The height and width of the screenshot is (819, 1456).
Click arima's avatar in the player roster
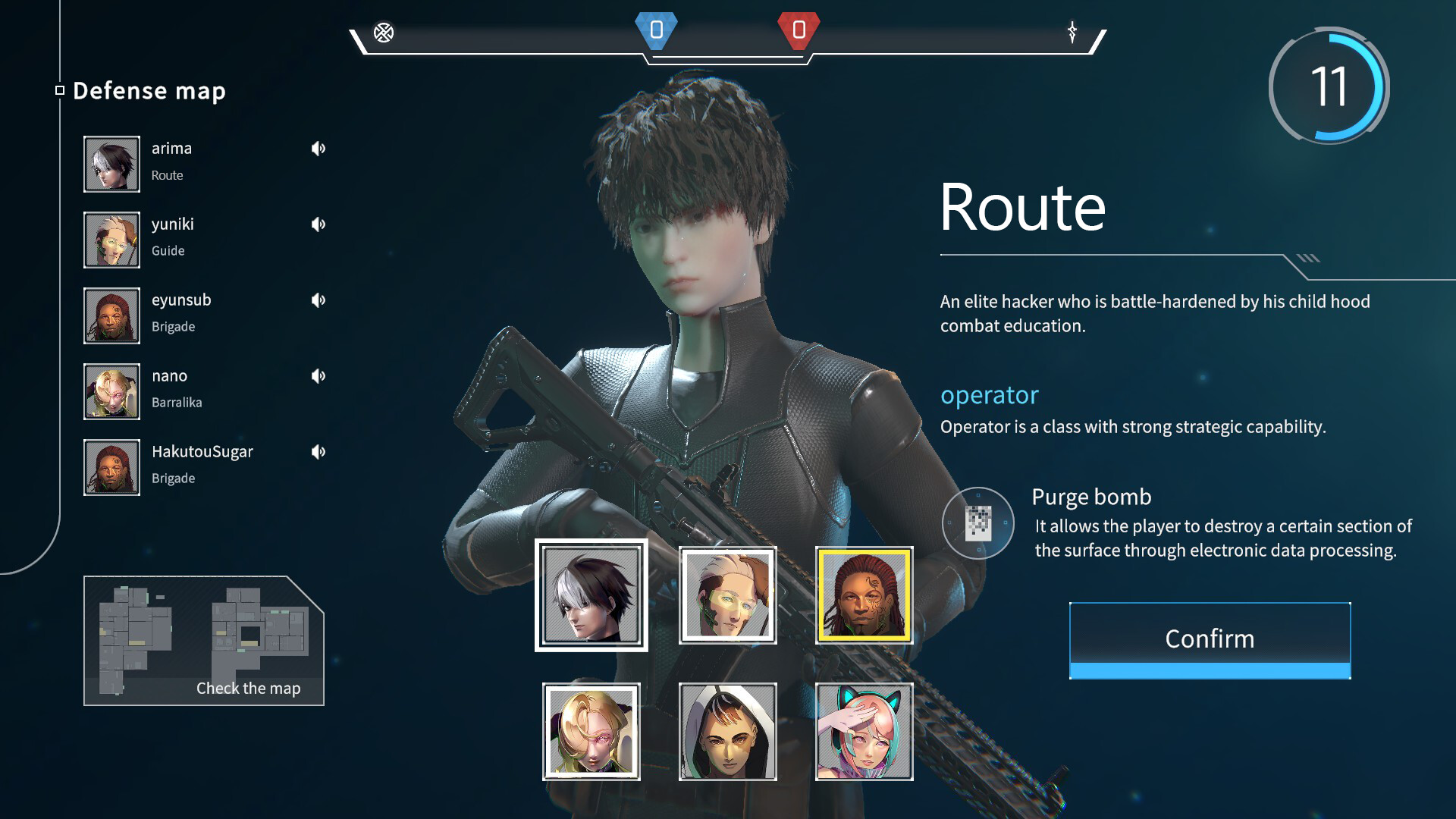point(111,163)
